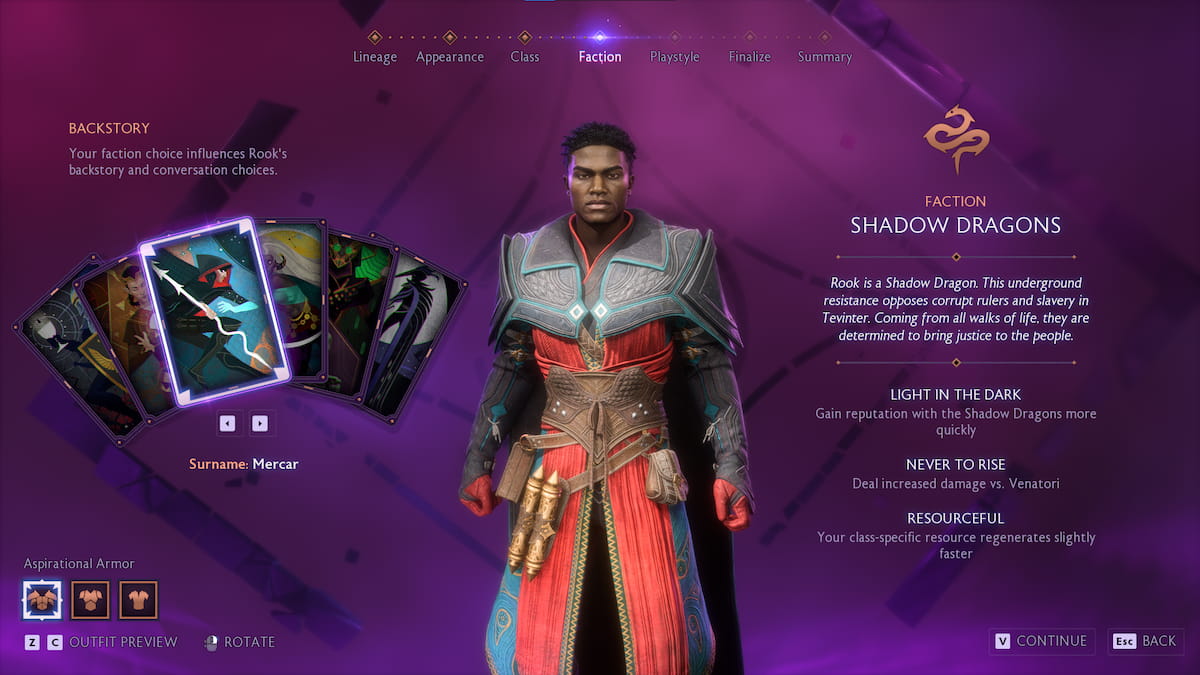Select the heavy layered aspirational armor icon
Screen dimensions: 1200x675
42,600
